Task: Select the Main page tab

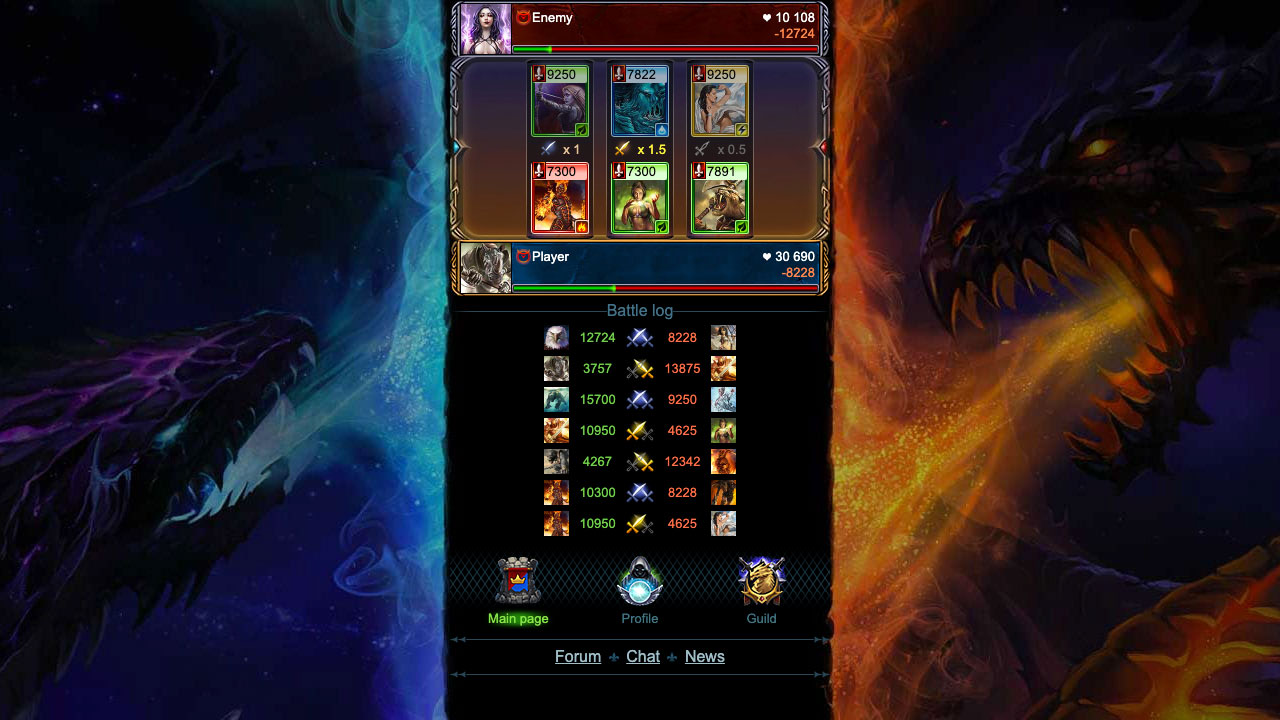Action: point(517,618)
